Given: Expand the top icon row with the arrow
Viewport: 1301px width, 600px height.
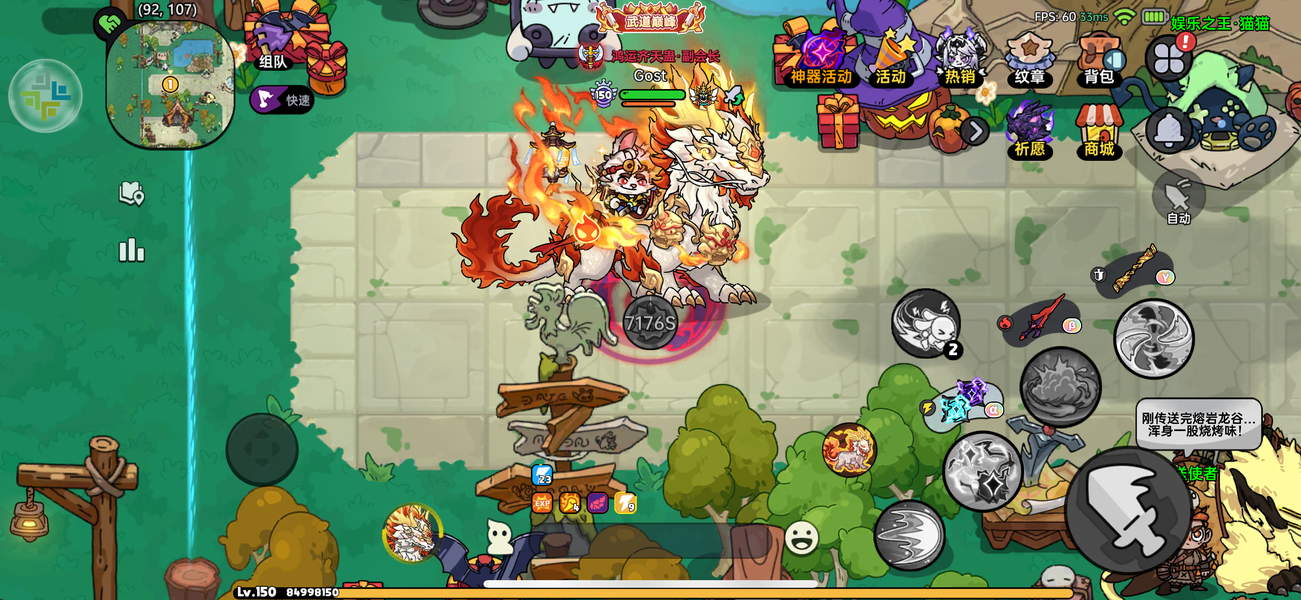Looking at the screenshot, I should [974, 131].
